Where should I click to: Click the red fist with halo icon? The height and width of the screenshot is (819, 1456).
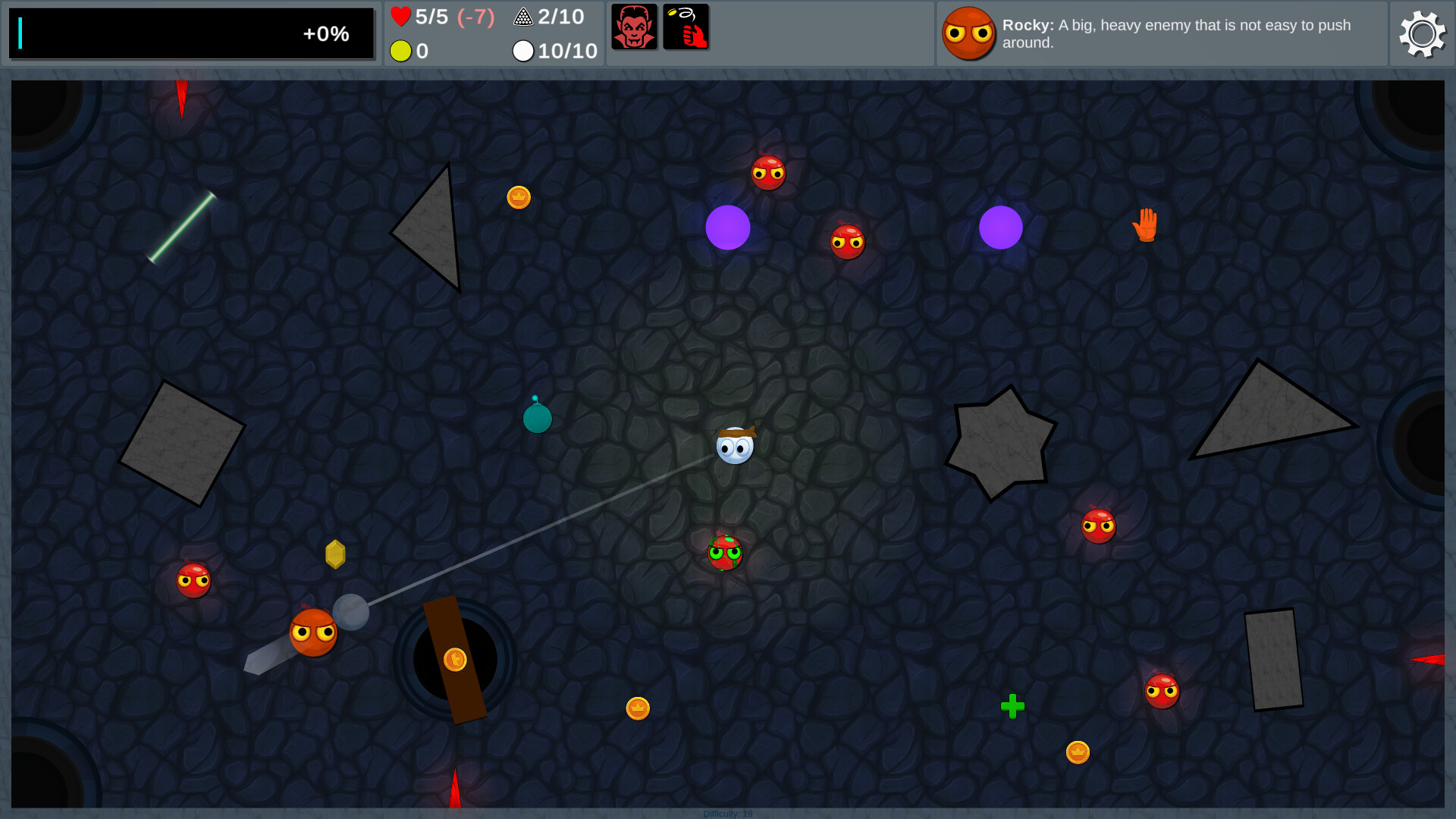pos(686,27)
